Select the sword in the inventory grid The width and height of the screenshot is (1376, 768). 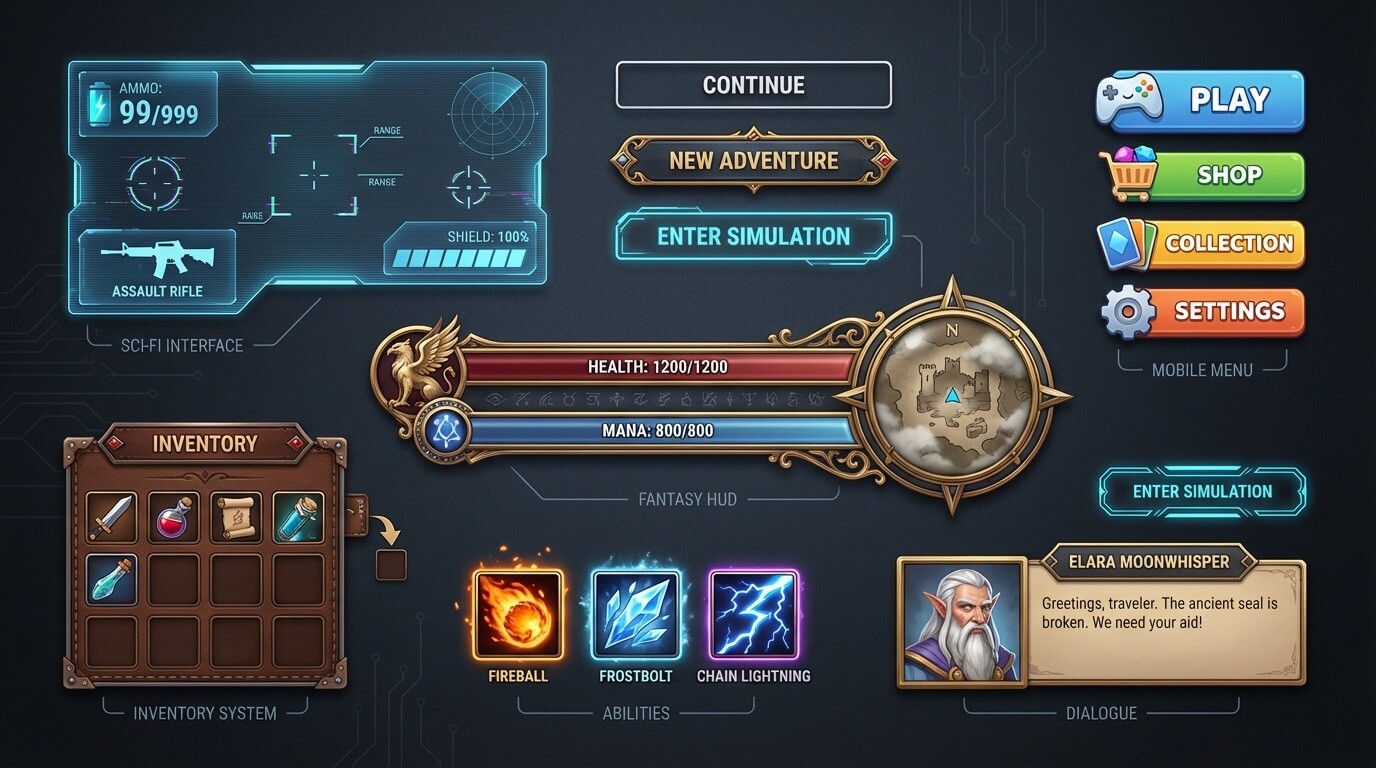pyautogui.click(x=109, y=516)
